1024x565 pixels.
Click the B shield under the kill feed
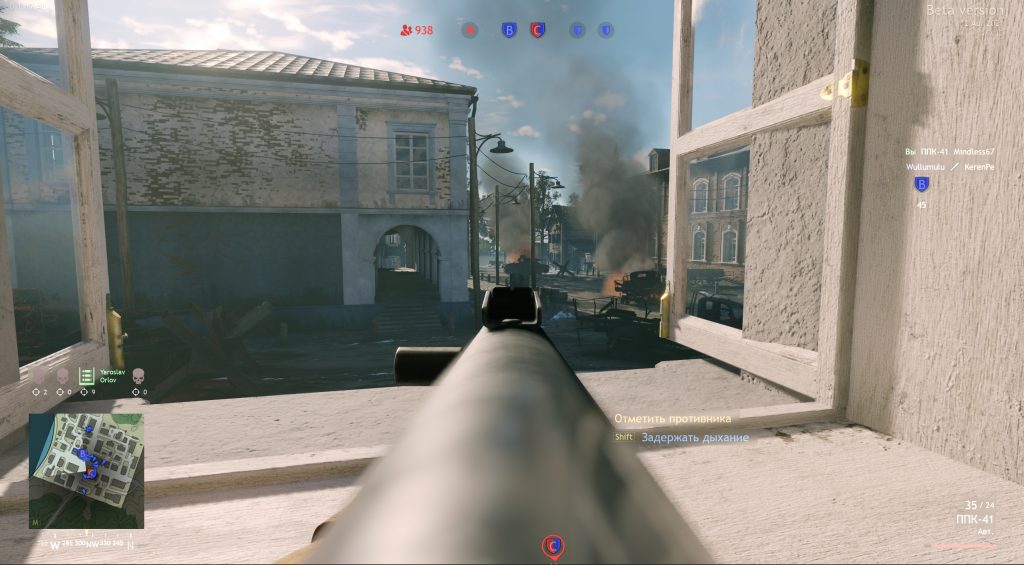point(921,184)
